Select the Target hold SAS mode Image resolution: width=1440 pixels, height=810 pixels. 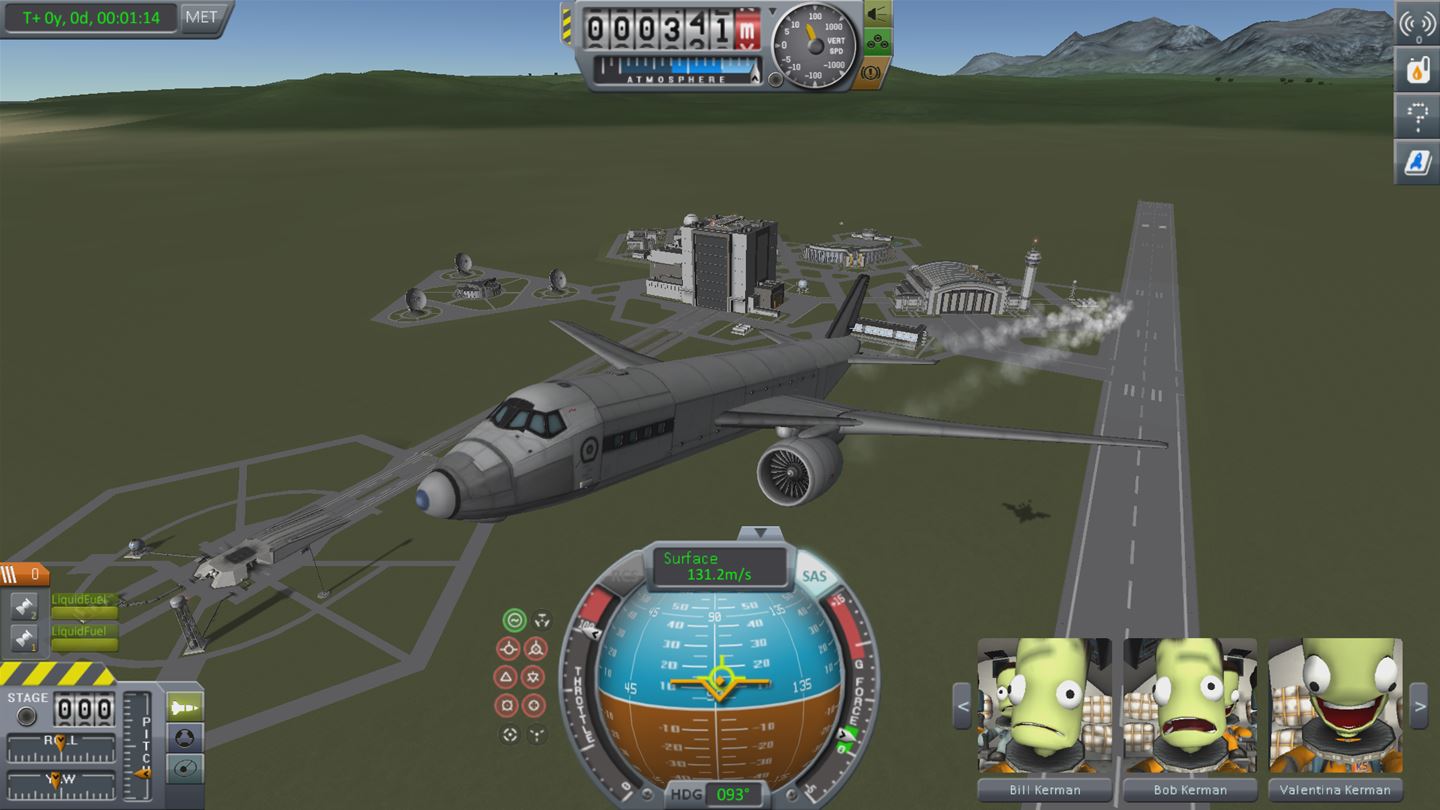tap(509, 735)
